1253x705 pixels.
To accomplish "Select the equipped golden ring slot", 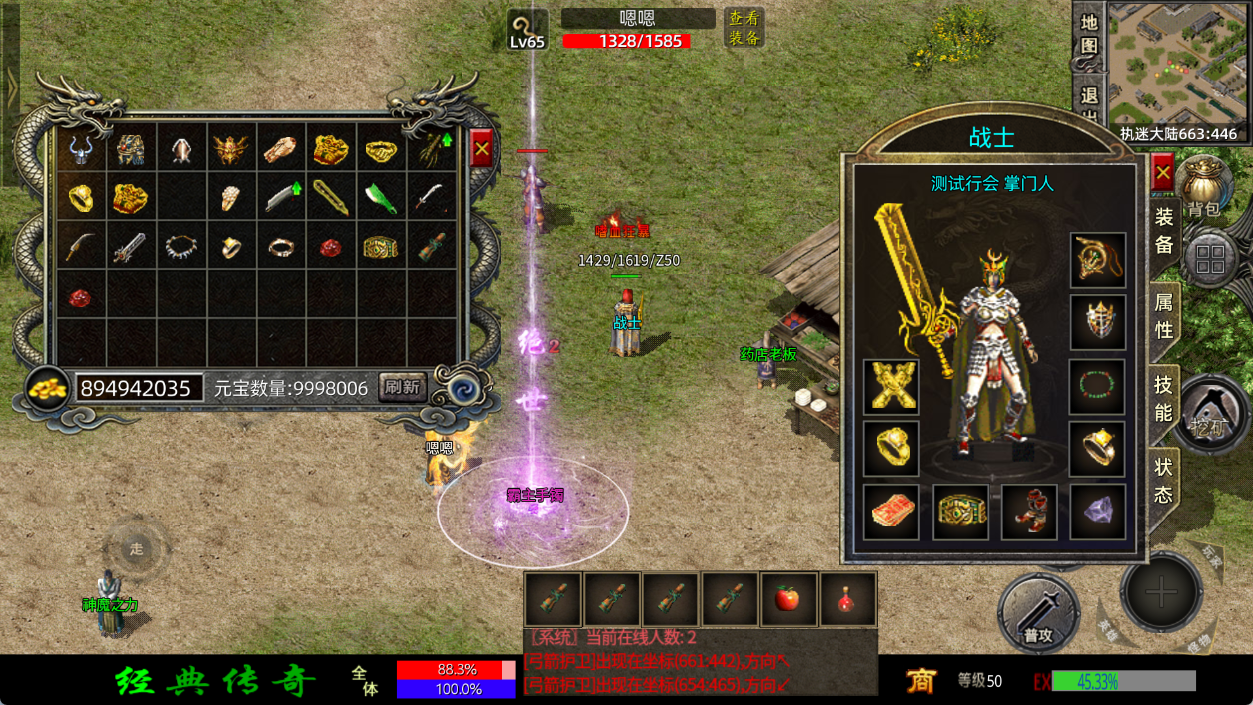I will coord(890,449).
